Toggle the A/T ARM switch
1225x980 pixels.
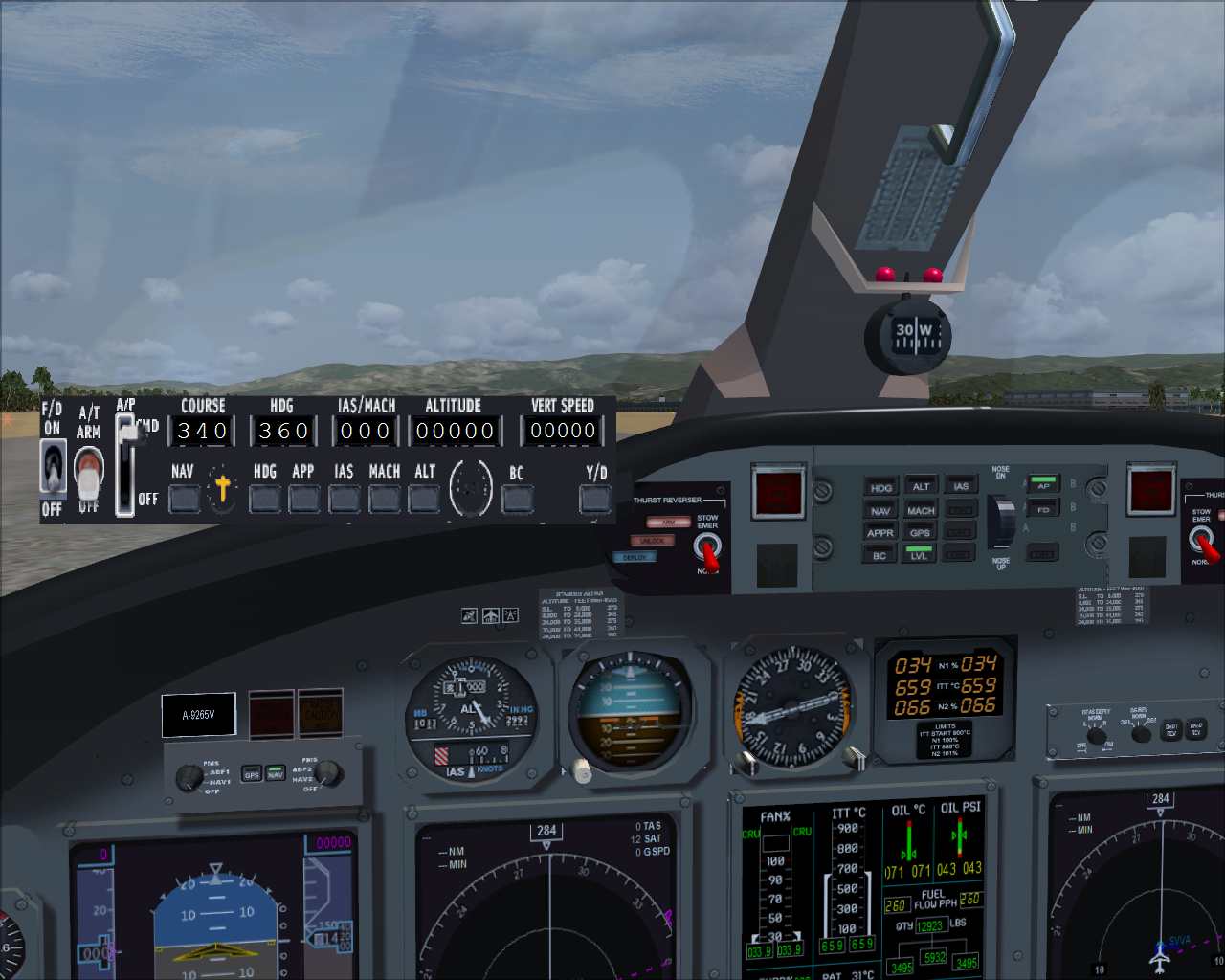pos(87,473)
